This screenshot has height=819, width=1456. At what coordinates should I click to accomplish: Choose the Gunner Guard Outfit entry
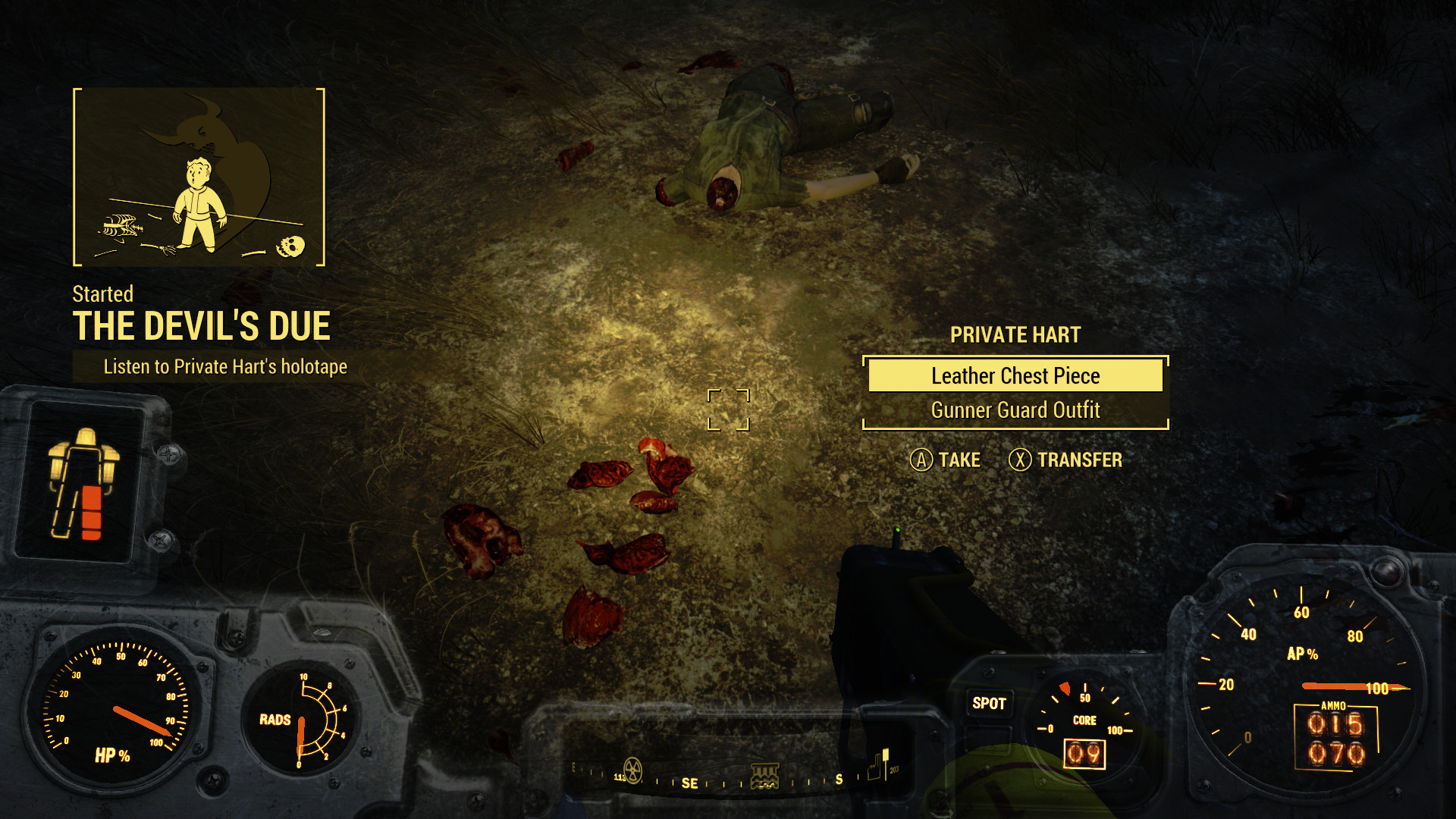click(1015, 410)
